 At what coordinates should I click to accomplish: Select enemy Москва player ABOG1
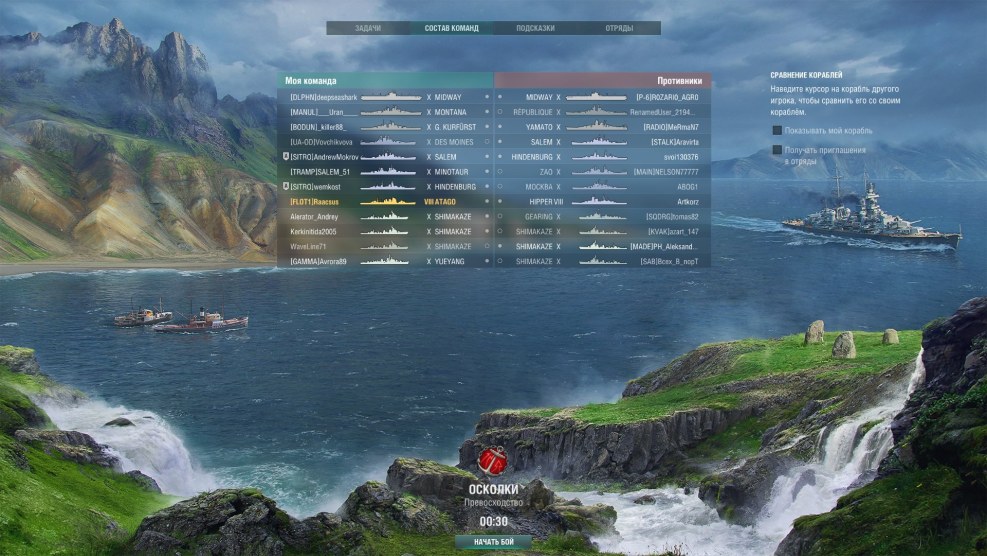coord(604,187)
